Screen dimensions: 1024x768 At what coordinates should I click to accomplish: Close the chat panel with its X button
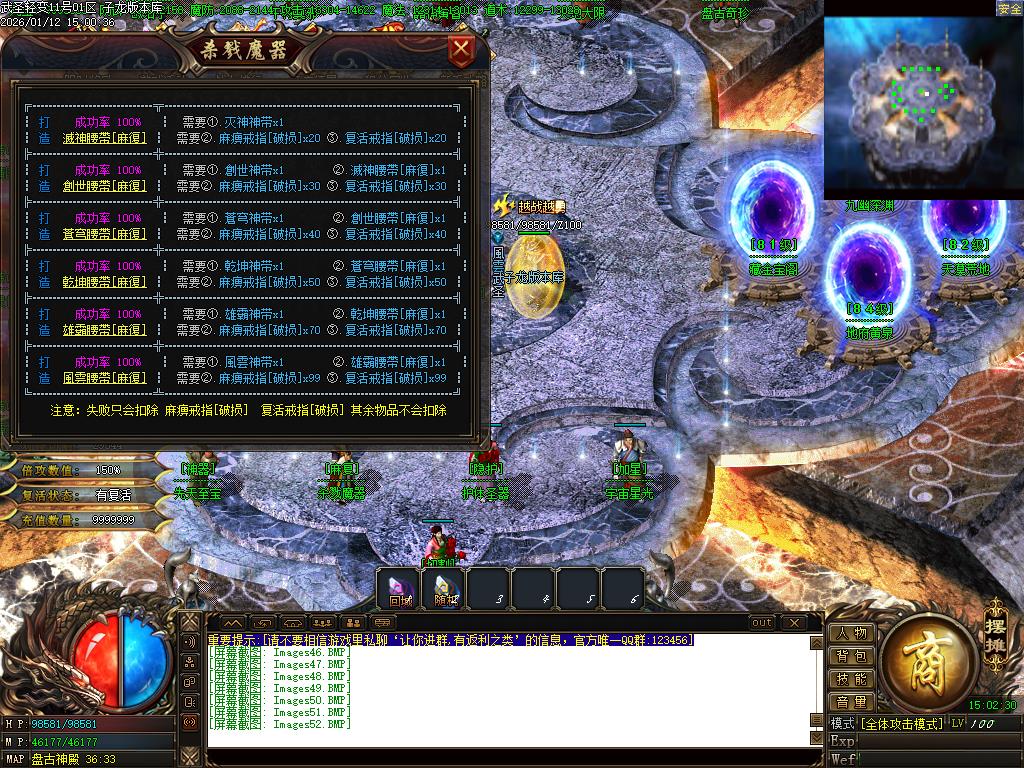pos(794,623)
